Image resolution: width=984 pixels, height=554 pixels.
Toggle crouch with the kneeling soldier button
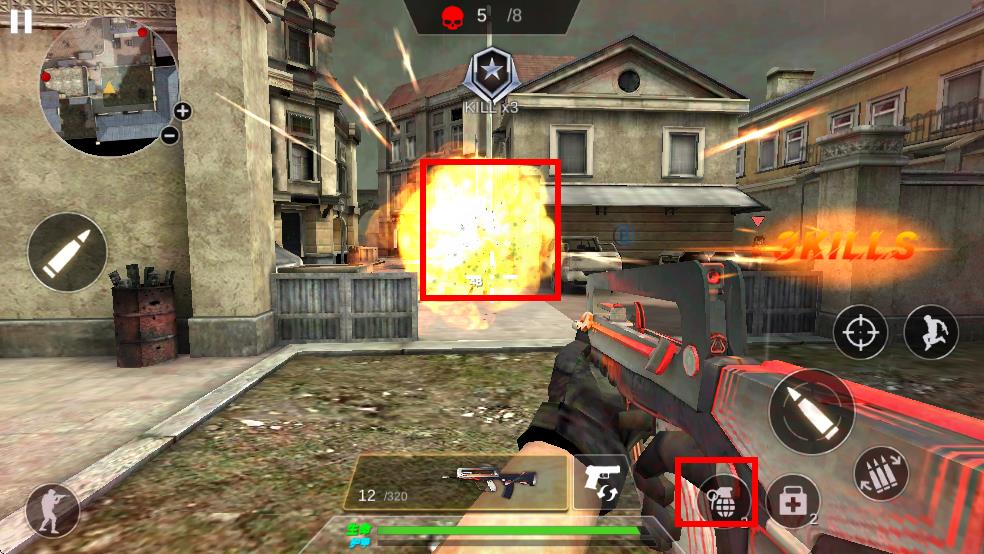(x=52, y=511)
